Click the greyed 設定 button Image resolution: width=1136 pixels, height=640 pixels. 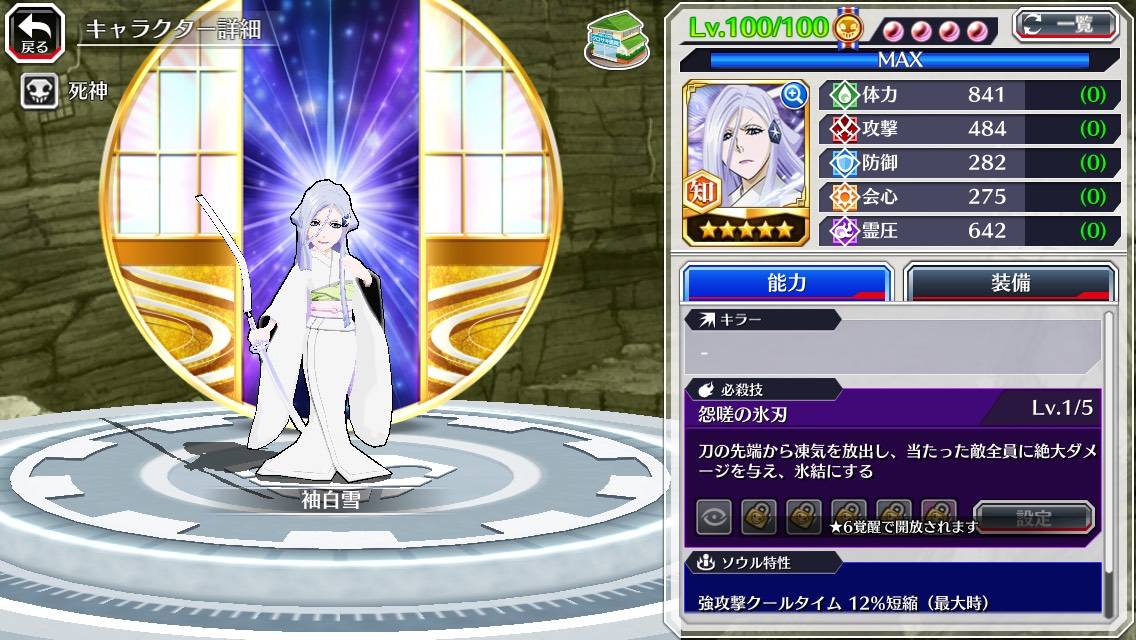point(1034,517)
